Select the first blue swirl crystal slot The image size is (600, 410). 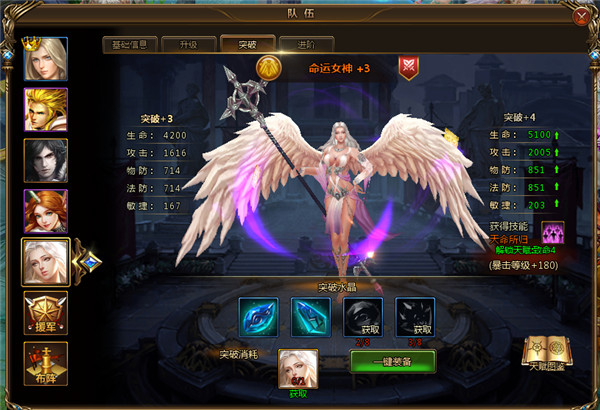coord(257,316)
